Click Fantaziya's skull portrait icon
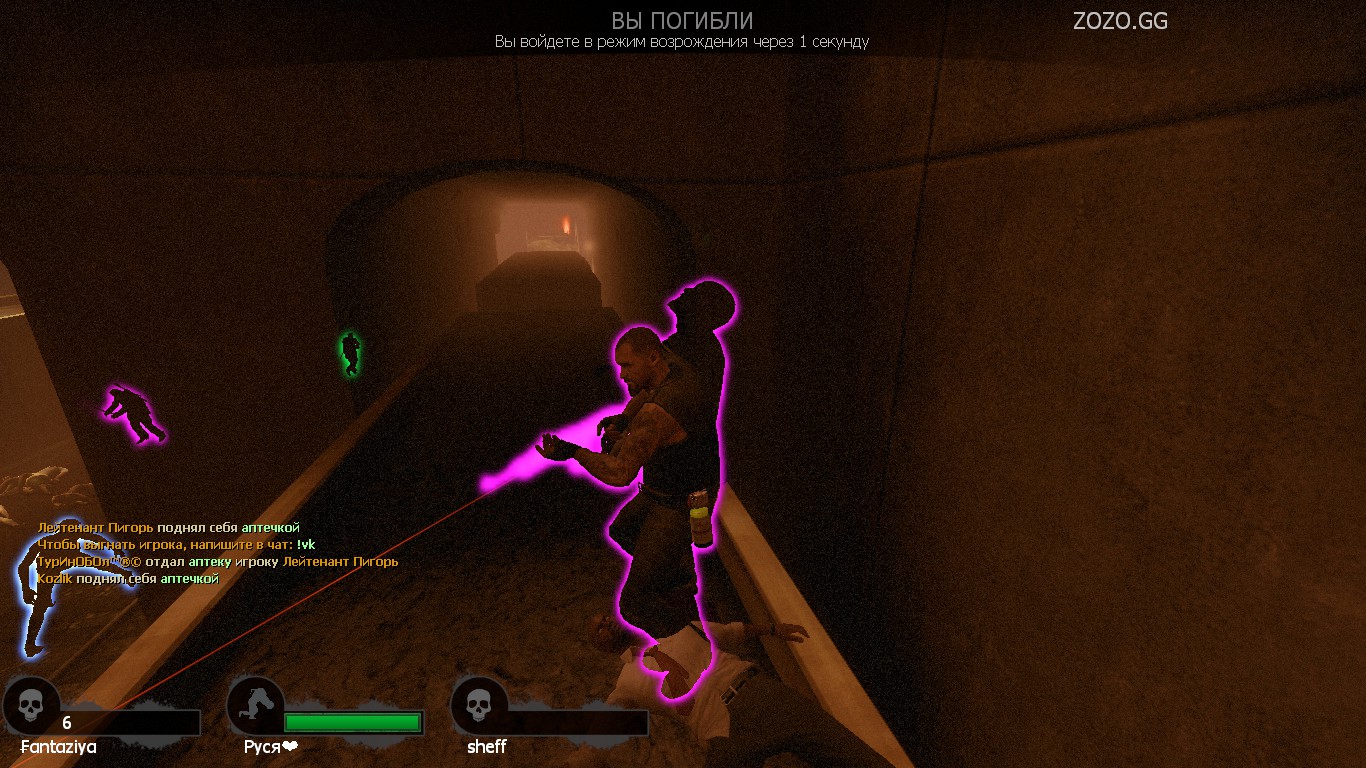The height and width of the screenshot is (768, 1366). coord(31,704)
